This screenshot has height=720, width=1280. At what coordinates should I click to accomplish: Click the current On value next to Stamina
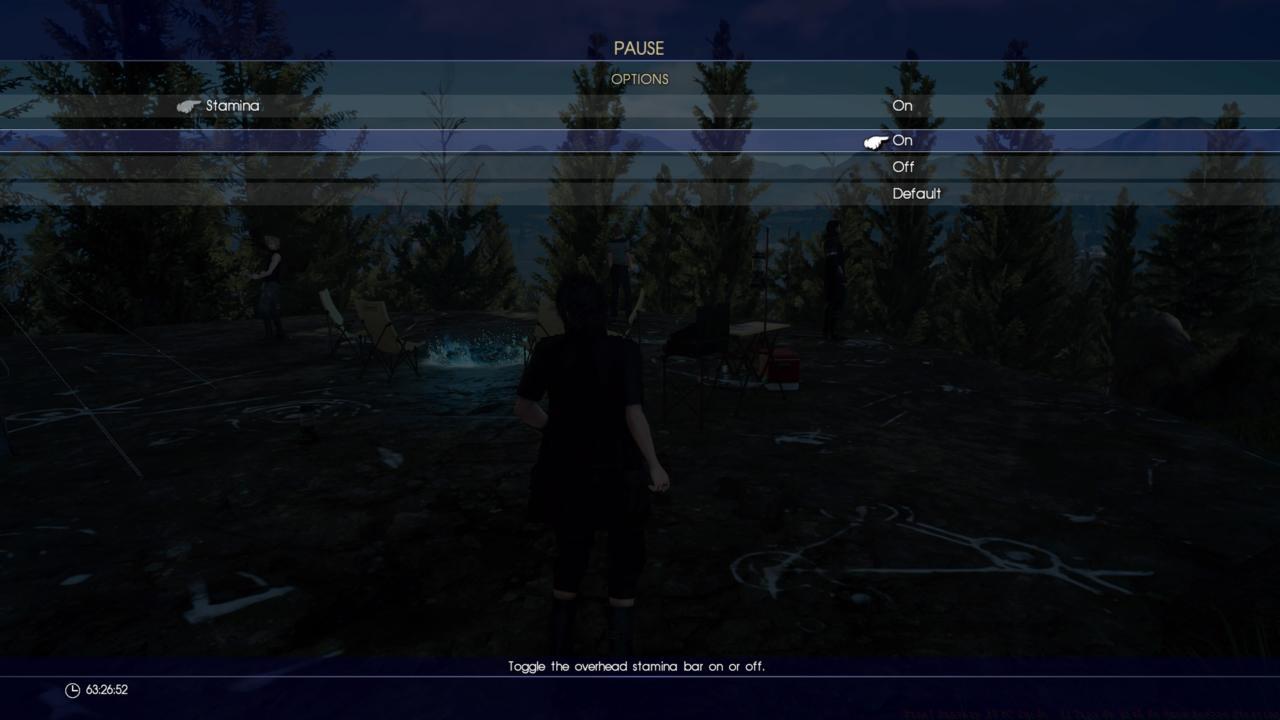pos(901,105)
